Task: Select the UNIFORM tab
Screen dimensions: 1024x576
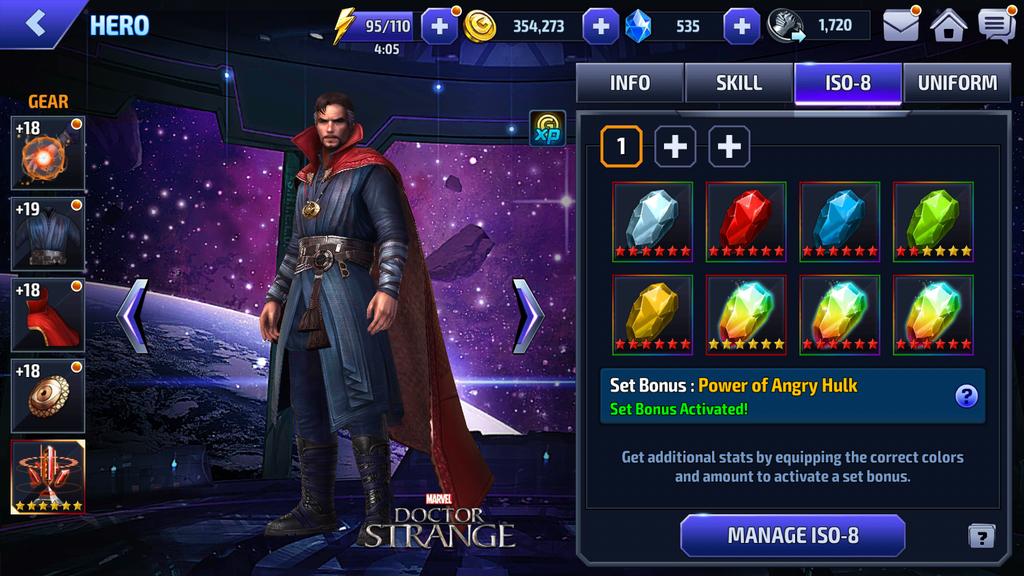Action: [x=957, y=83]
